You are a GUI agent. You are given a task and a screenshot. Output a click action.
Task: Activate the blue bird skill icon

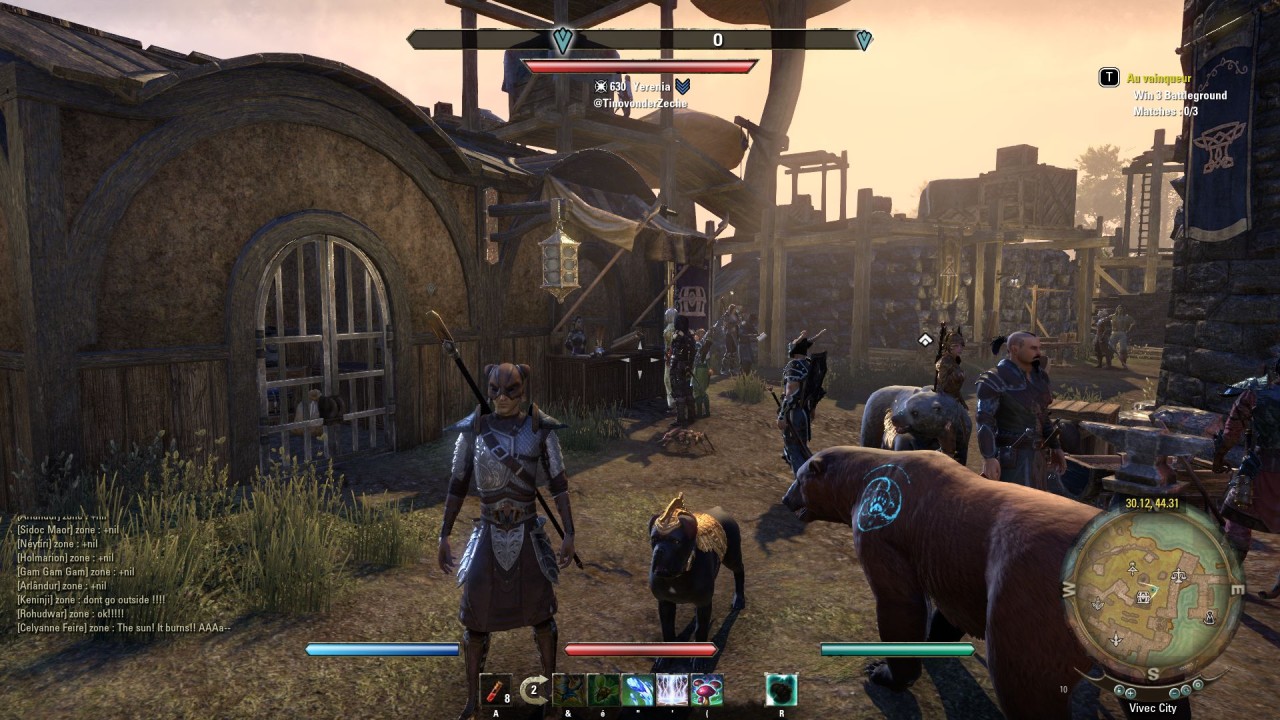(568, 690)
